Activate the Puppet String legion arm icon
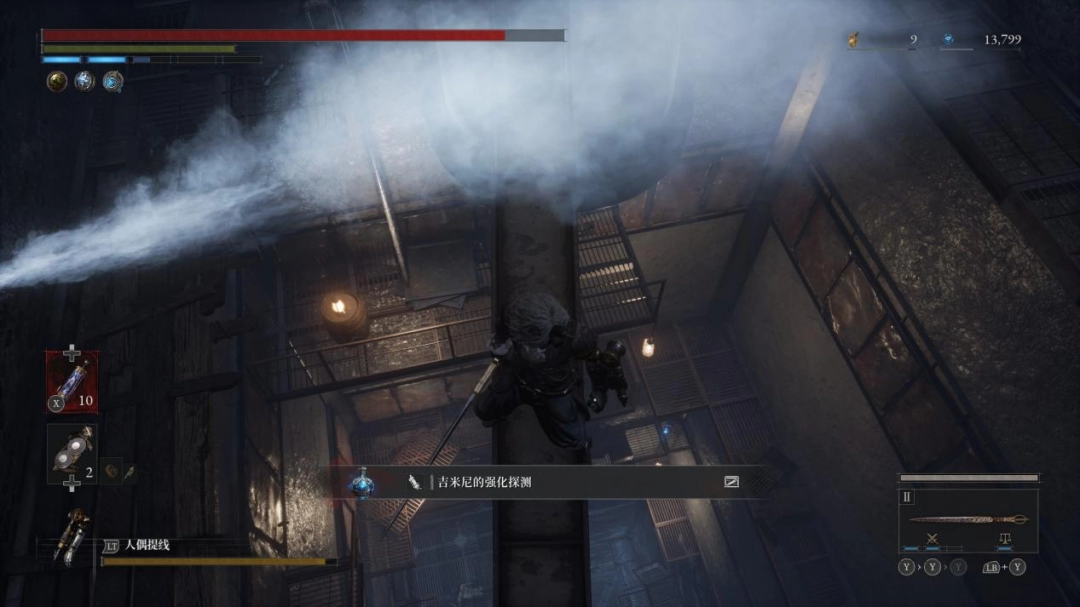This screenshot has width=1080, height=607. tap(72, 538)
